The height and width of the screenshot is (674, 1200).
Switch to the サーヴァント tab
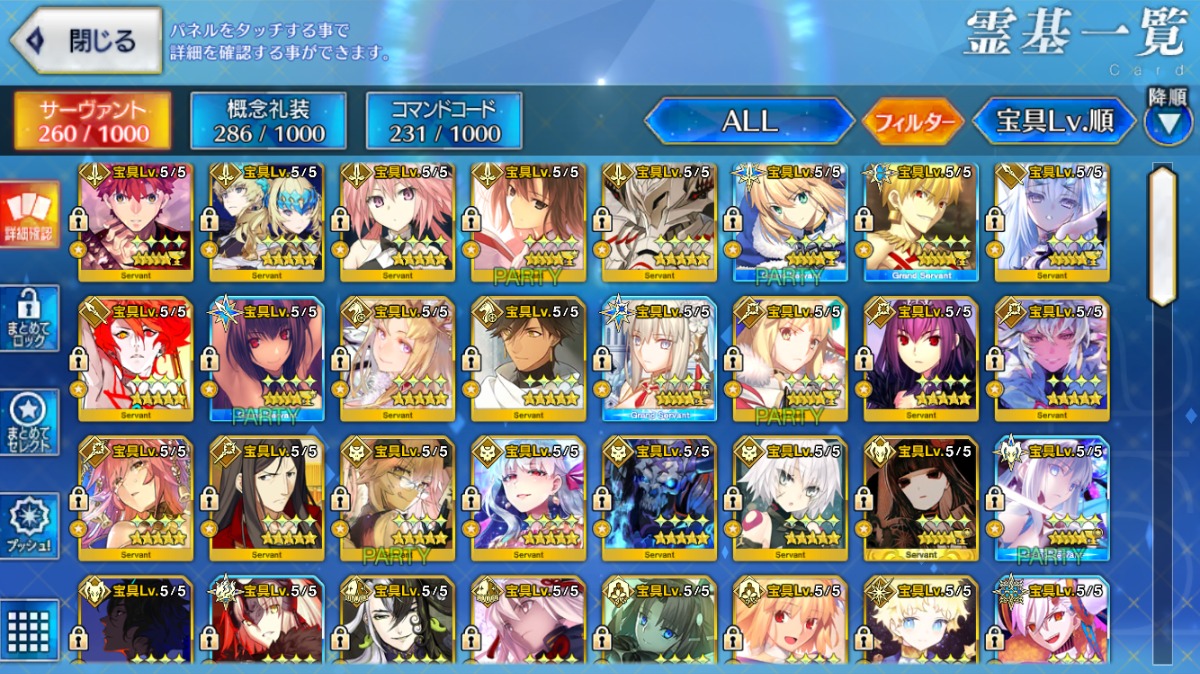(x=92, y=121)
